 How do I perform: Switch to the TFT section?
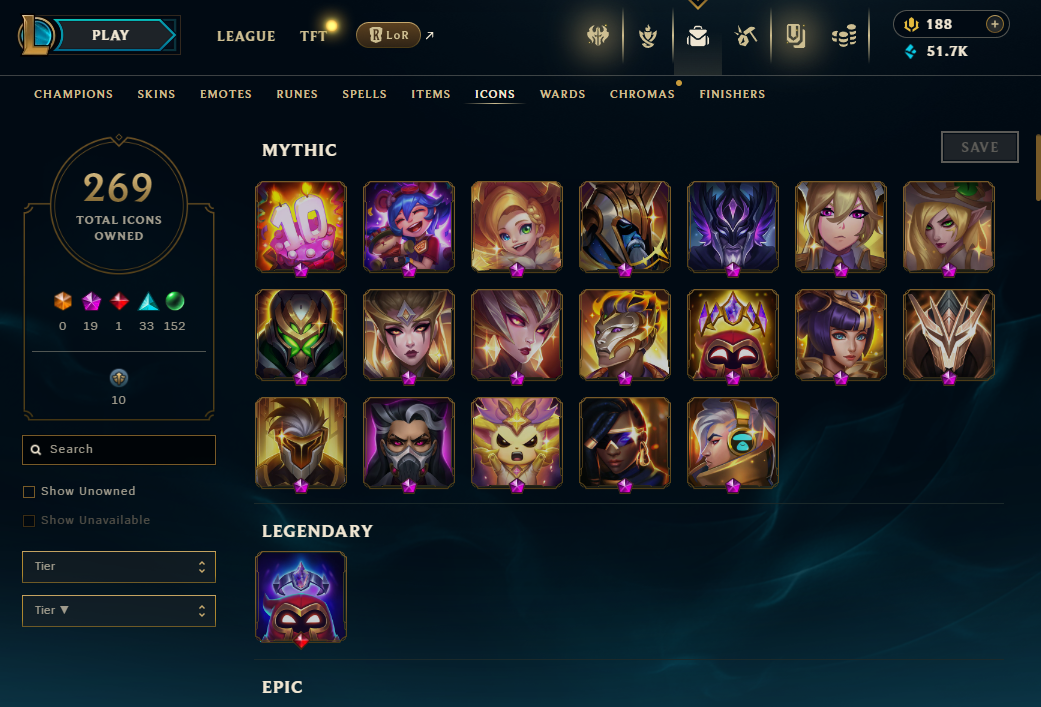pyautogui.click(x=313, y=36)
